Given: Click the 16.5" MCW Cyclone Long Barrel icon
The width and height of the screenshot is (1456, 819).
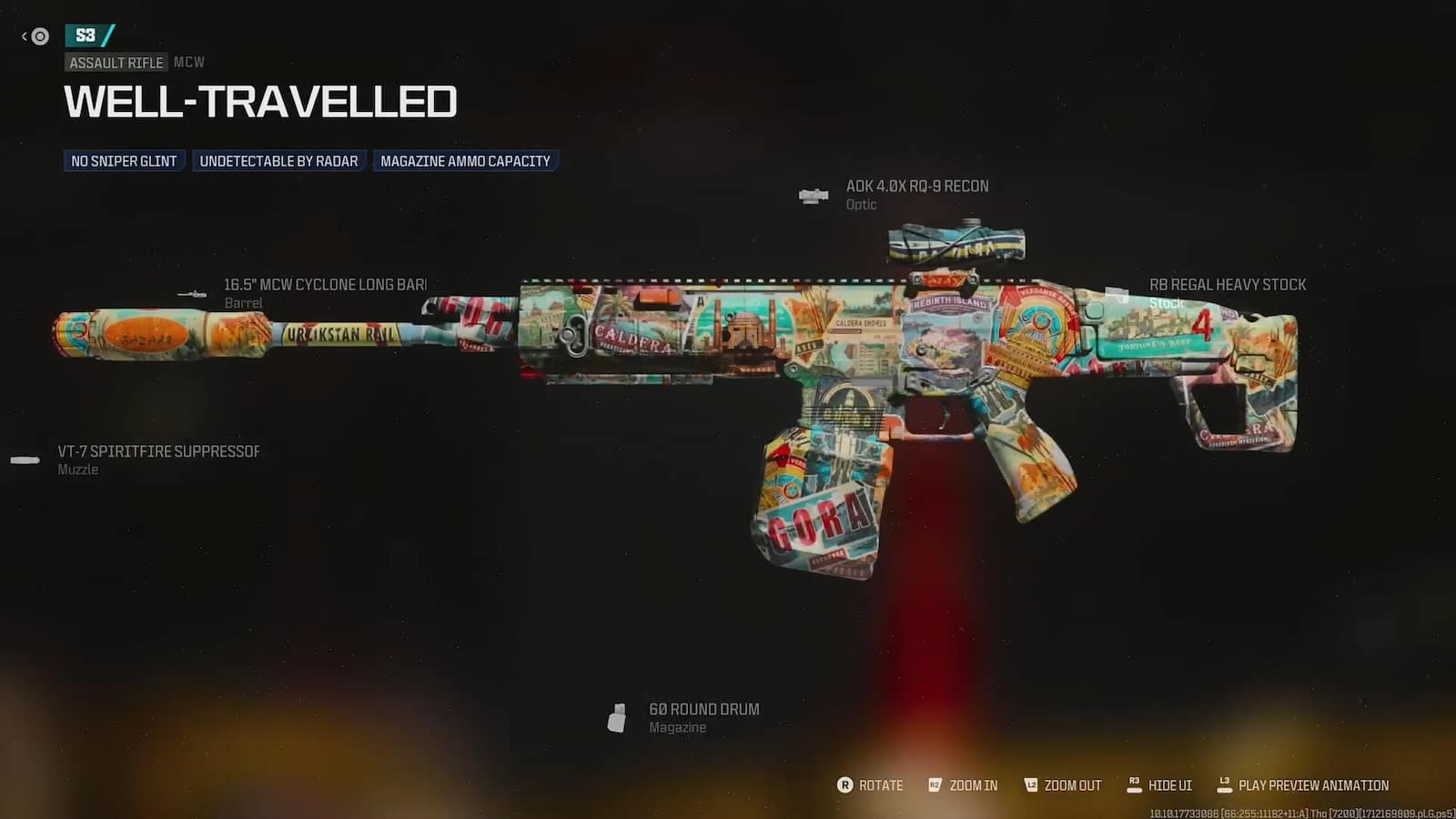Looking at the screenshot, I should pyautogui.click(x=193, y=291).
